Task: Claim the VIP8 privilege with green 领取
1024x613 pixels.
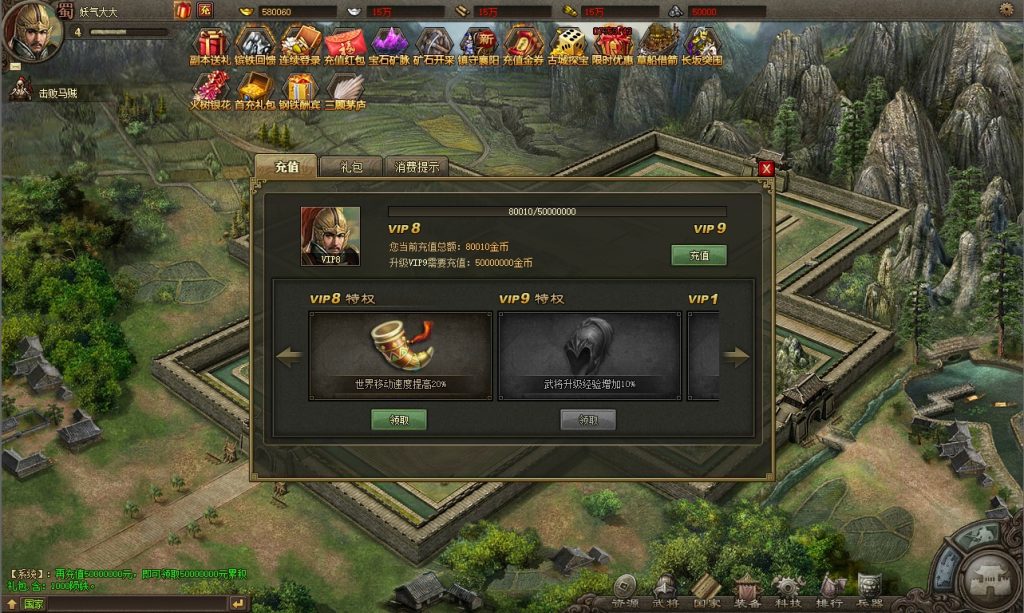Action: 399,420
